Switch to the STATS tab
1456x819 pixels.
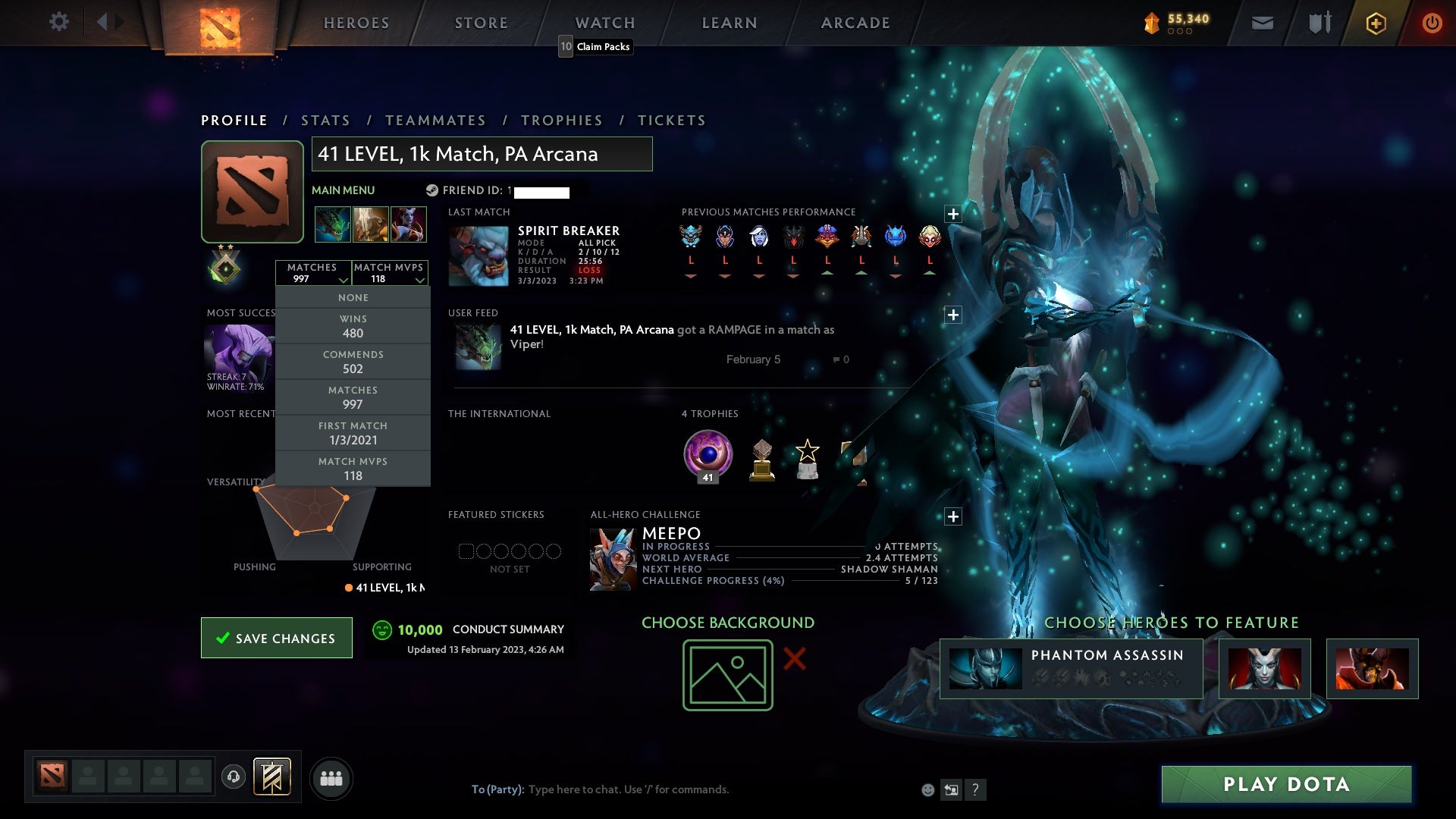click(325, 120)
